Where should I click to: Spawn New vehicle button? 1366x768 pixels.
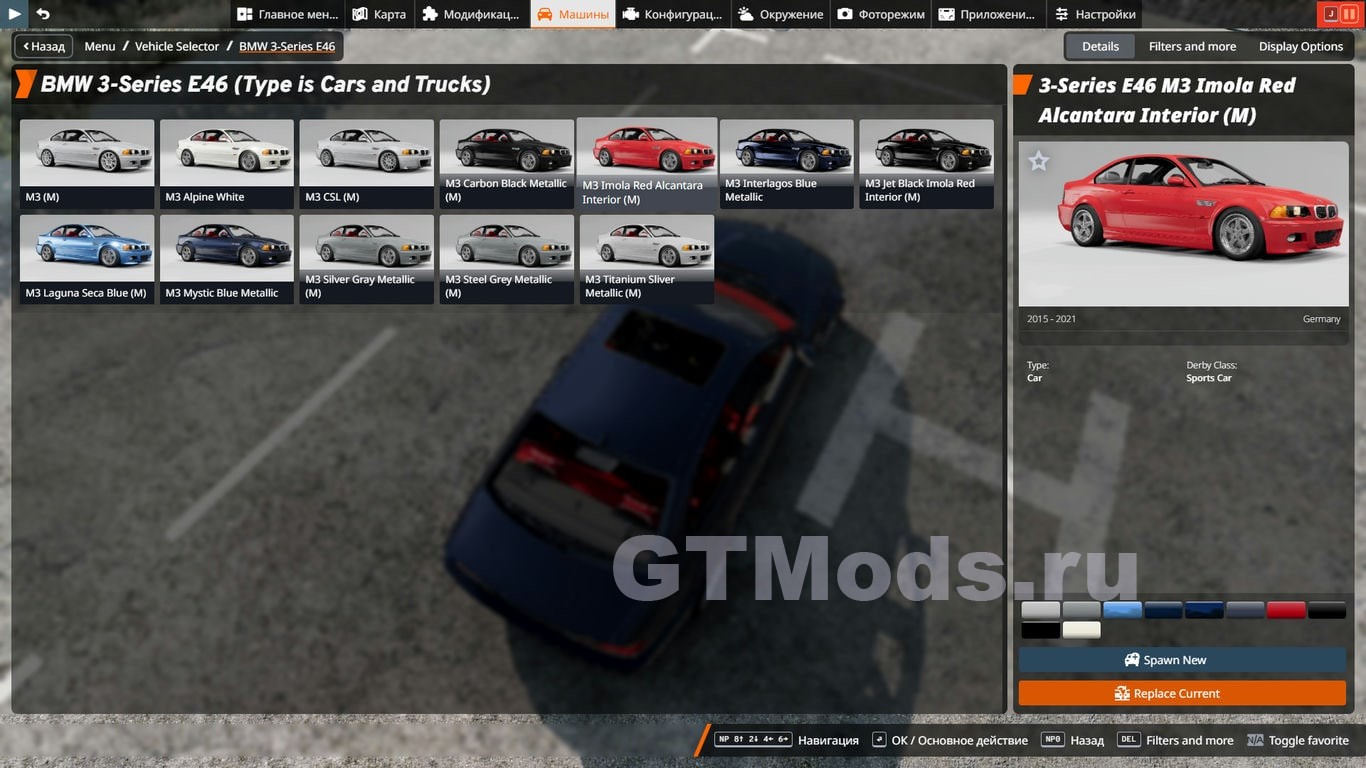(x=1182, y=660)
